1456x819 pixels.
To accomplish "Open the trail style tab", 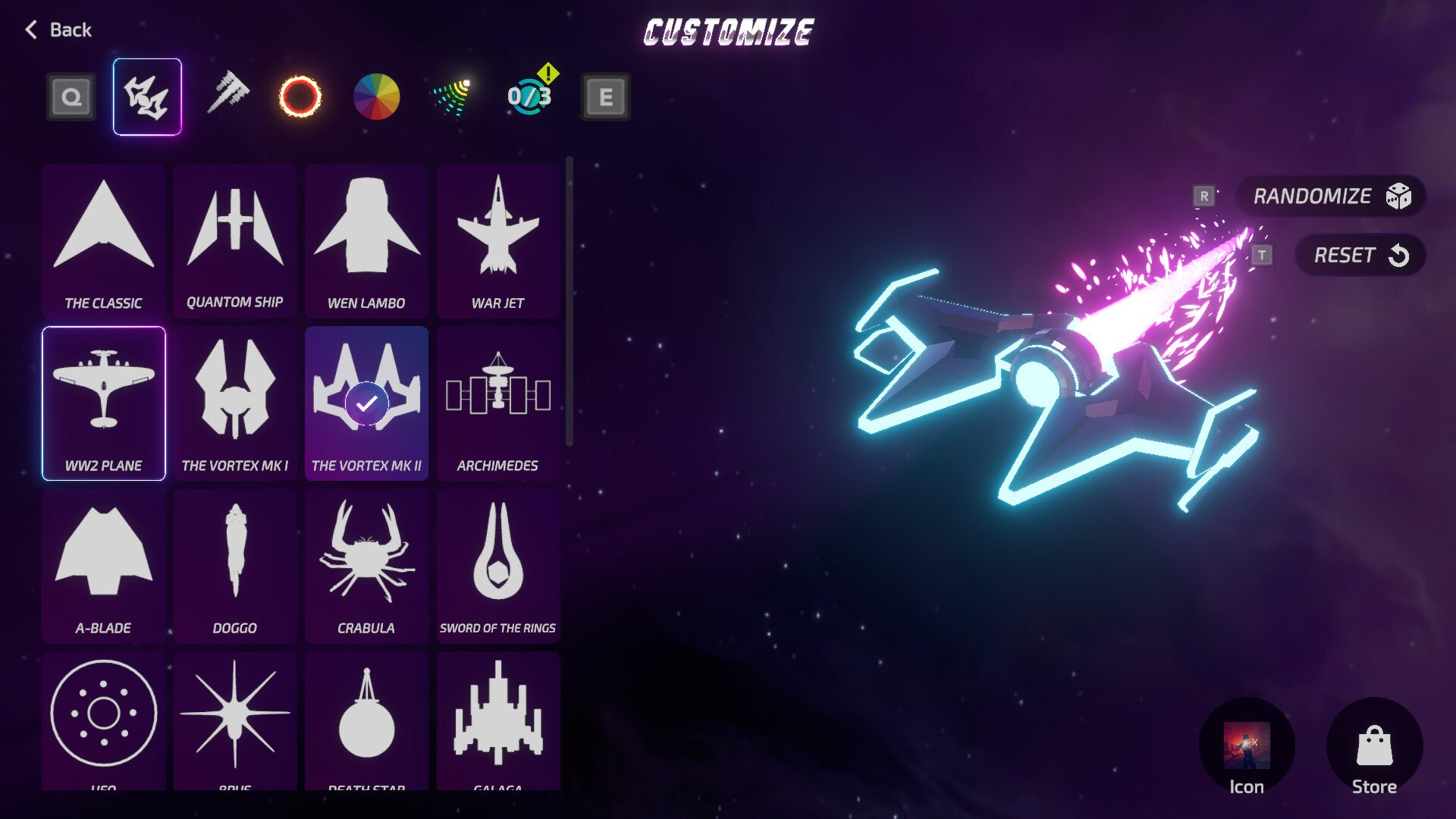I will 227,95.
